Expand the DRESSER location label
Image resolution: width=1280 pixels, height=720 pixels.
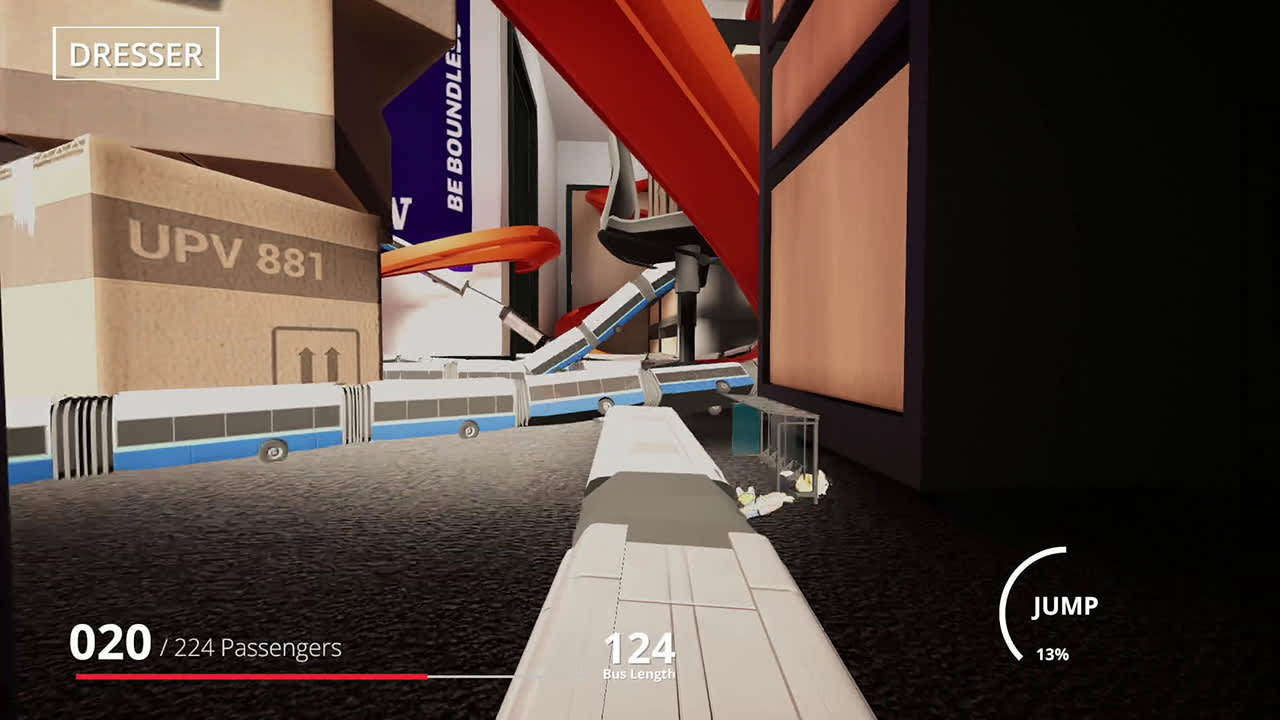coord(134,55)
